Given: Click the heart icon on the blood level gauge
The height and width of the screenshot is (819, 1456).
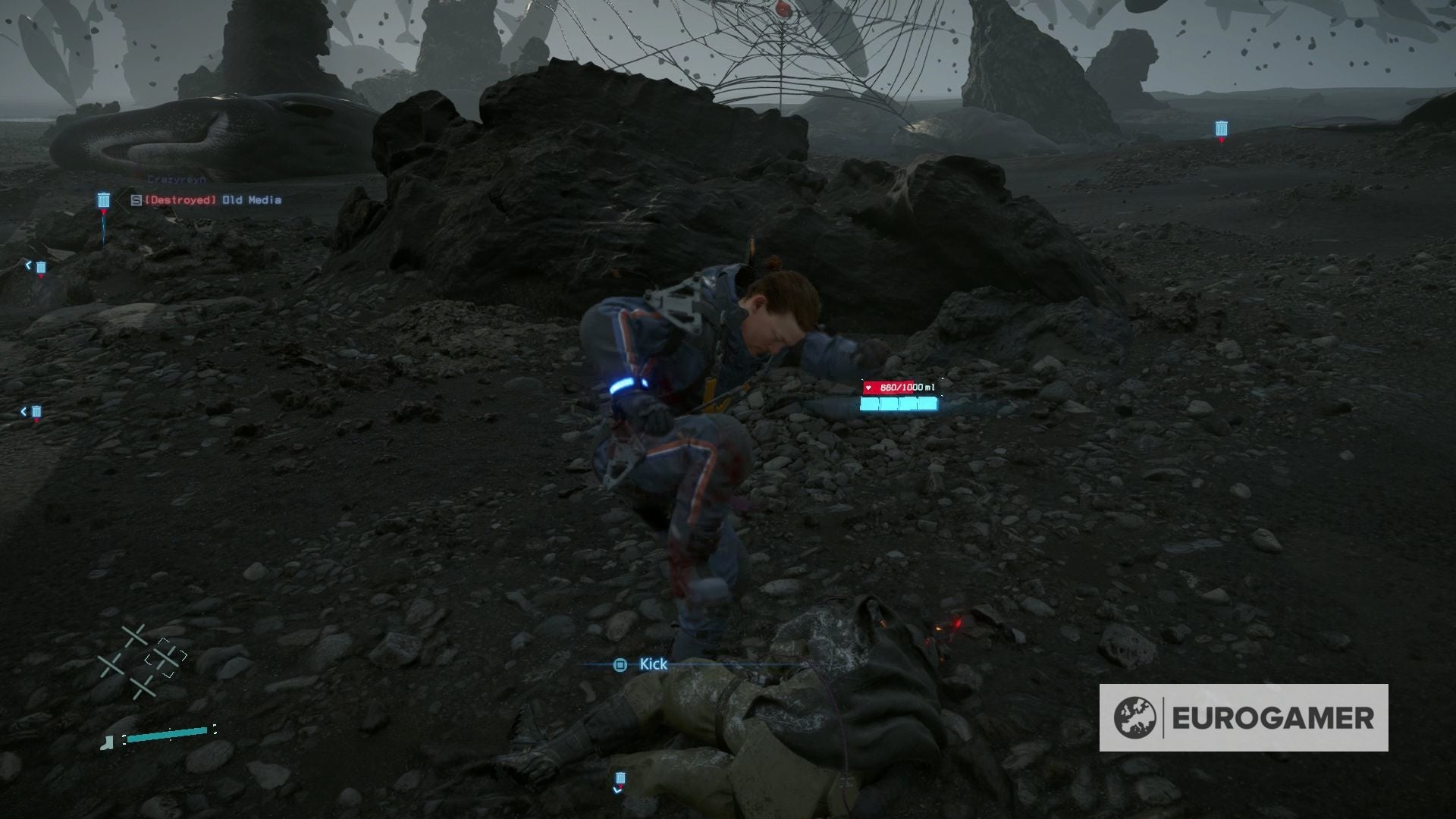Looking at the screenshot, I should tap(868, 388).
